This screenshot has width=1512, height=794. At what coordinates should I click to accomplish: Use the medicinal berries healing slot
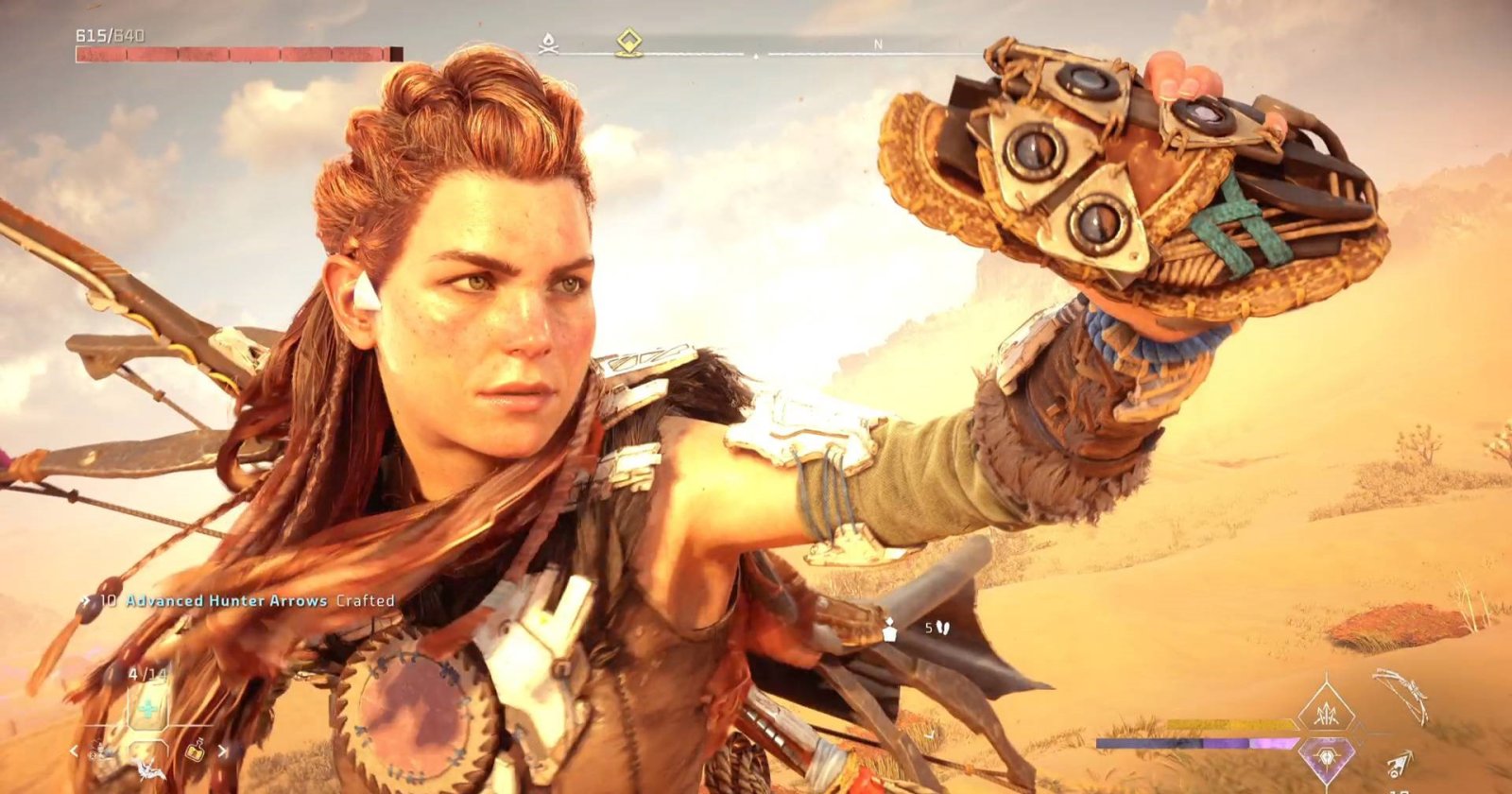[x=148, y=708]
